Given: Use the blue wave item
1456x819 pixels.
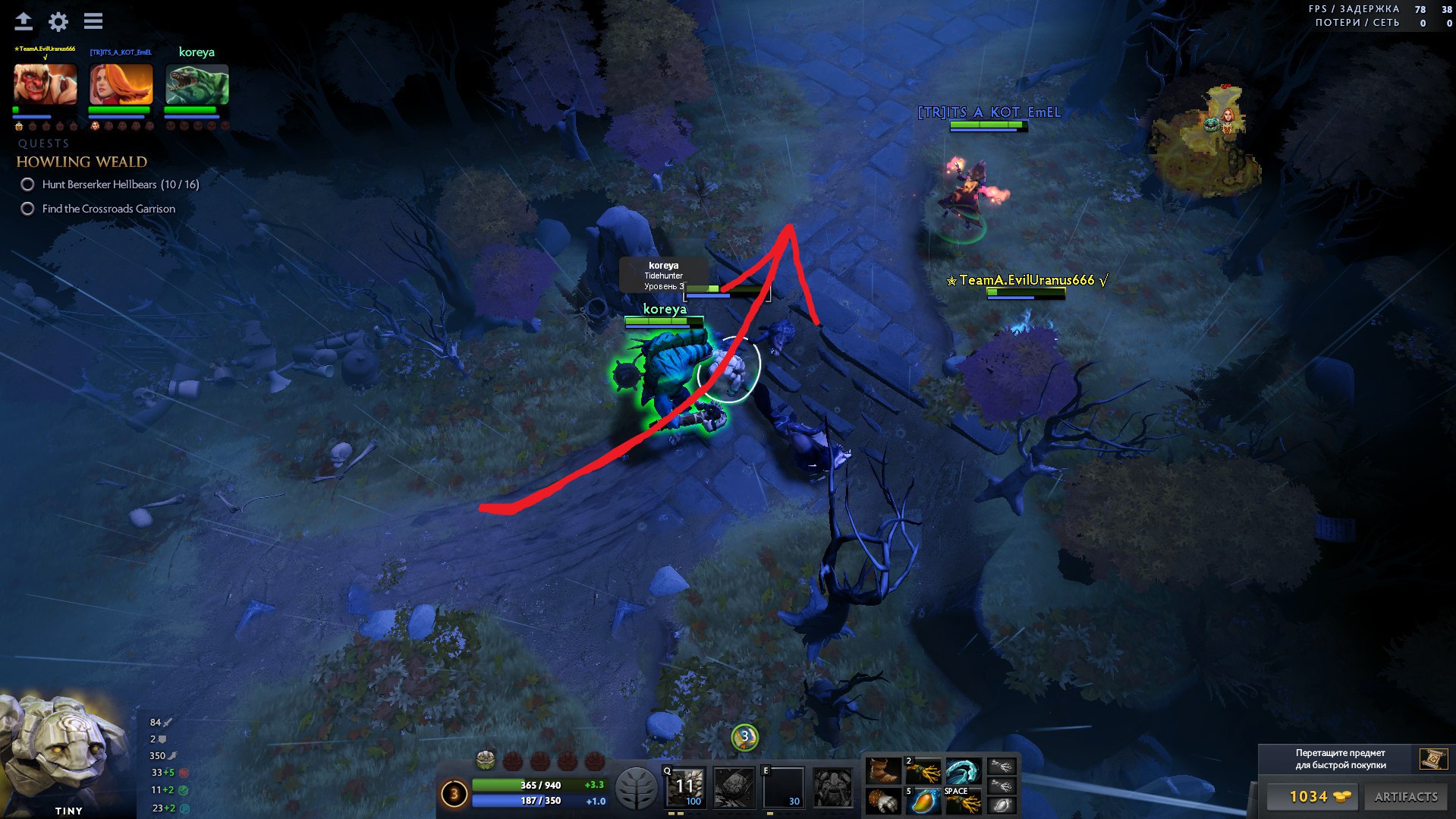Looking at the screenshot, I should pos(963,771).
